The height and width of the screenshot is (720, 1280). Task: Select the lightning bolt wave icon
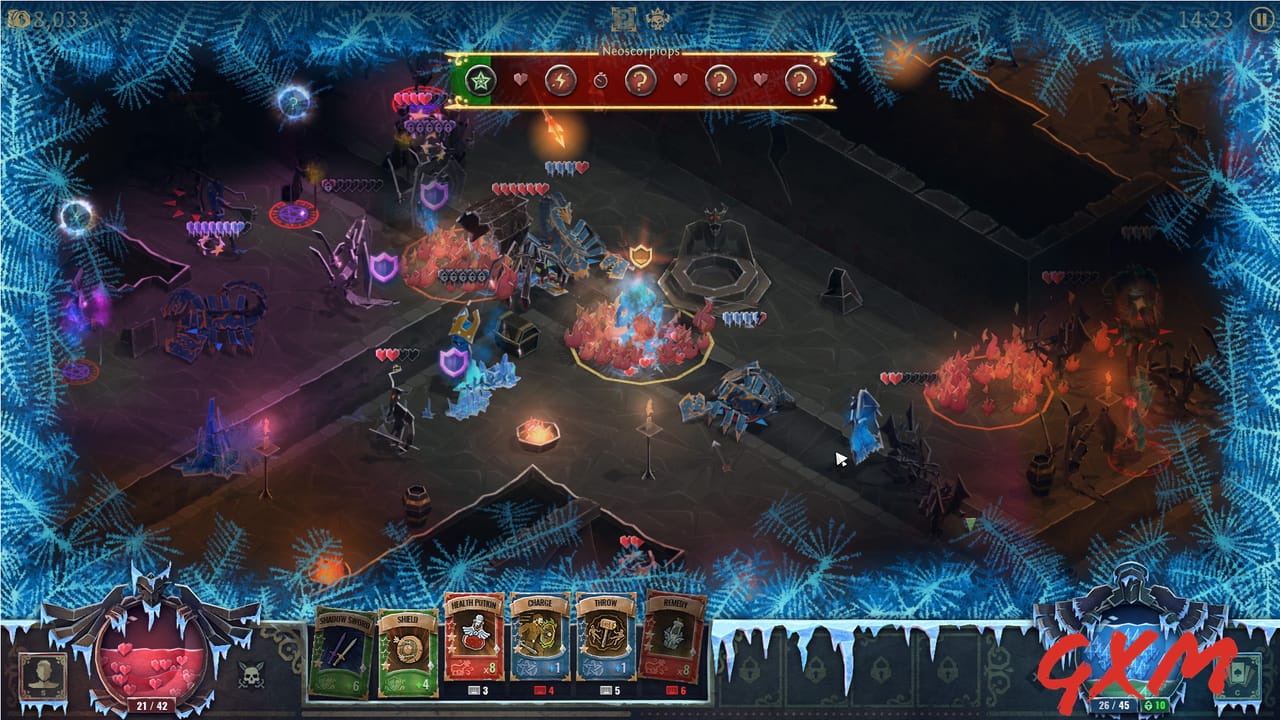coord(560,80)
